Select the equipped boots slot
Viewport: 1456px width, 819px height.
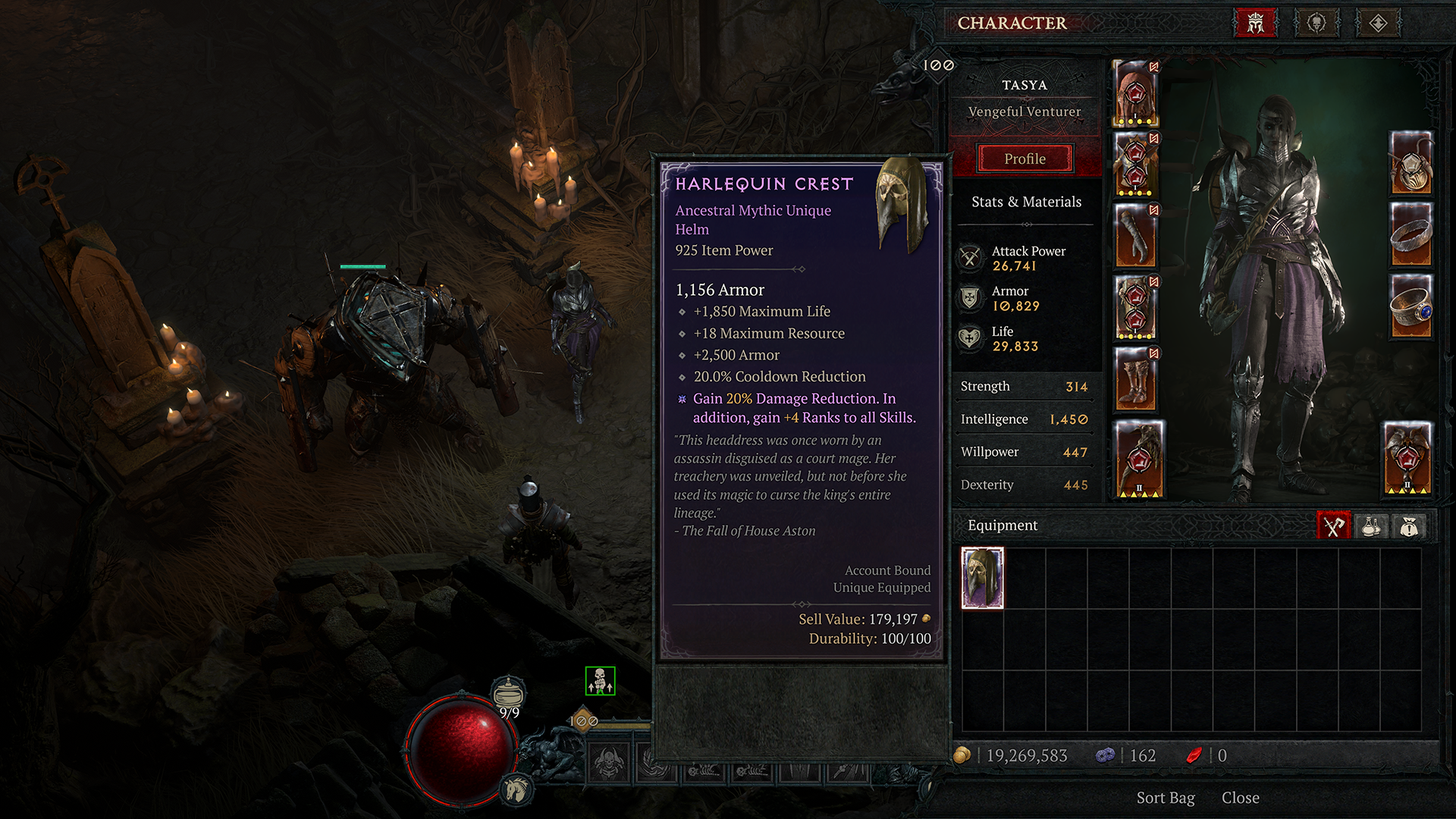(x=1135, y=379)
